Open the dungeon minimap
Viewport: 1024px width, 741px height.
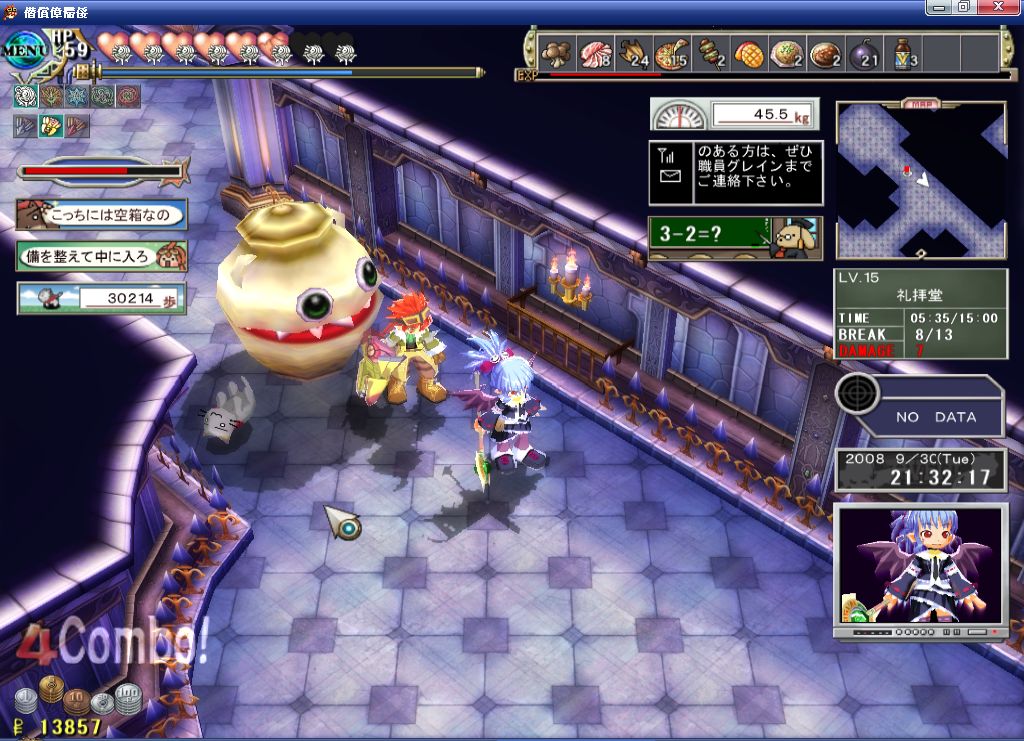[x=920, y=180]
